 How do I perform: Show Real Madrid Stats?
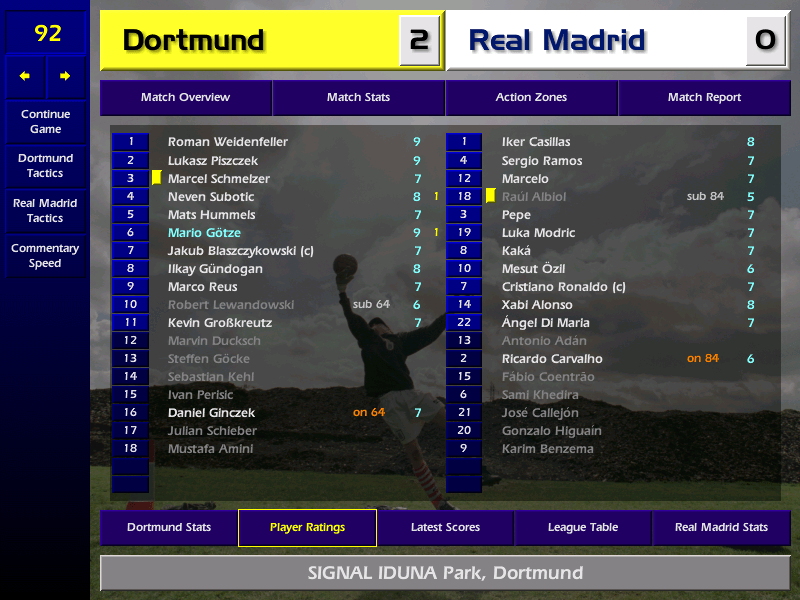721,528
